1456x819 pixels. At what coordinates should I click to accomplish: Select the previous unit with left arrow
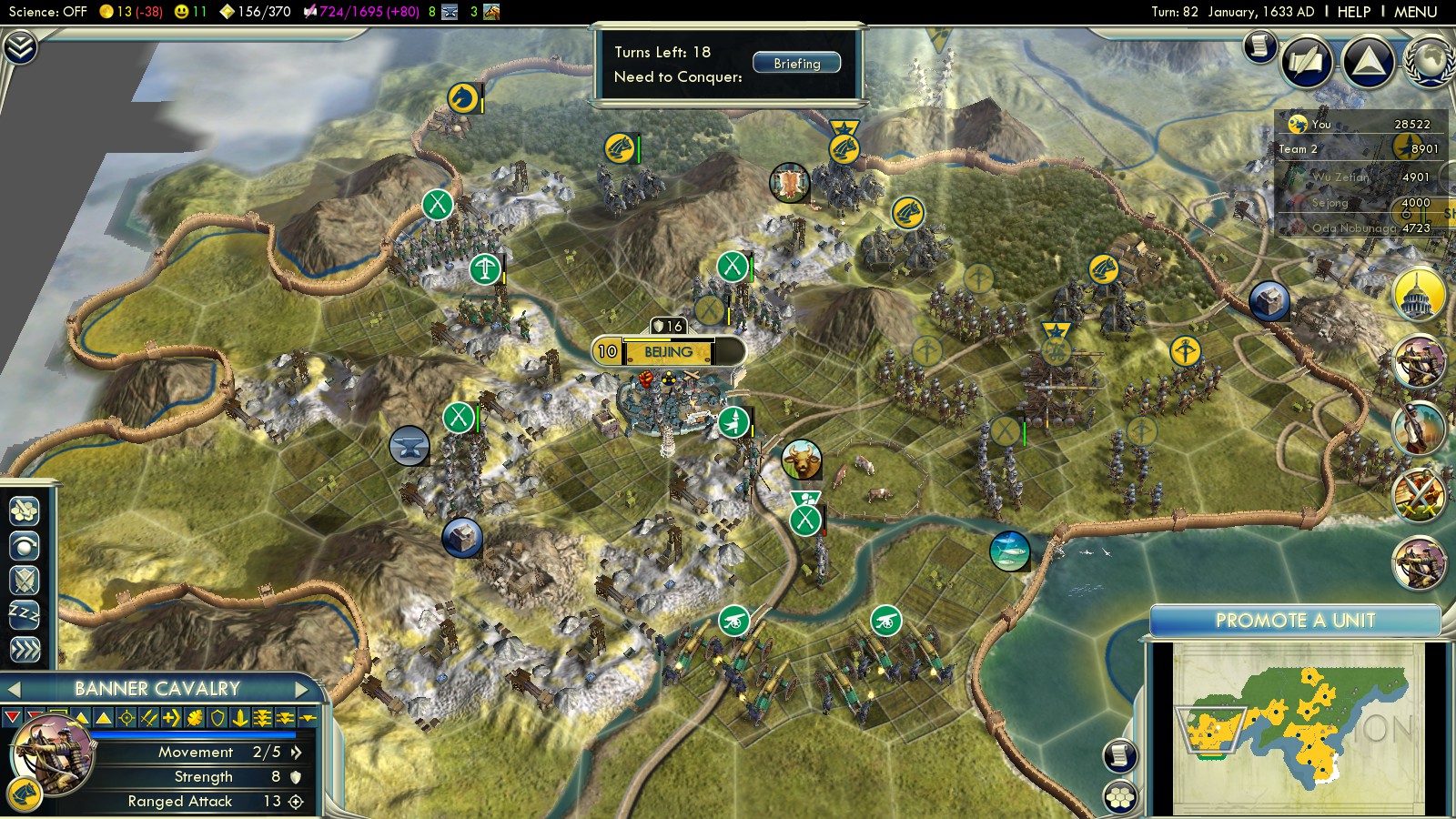pyautogui.click(x=14, y=689)
